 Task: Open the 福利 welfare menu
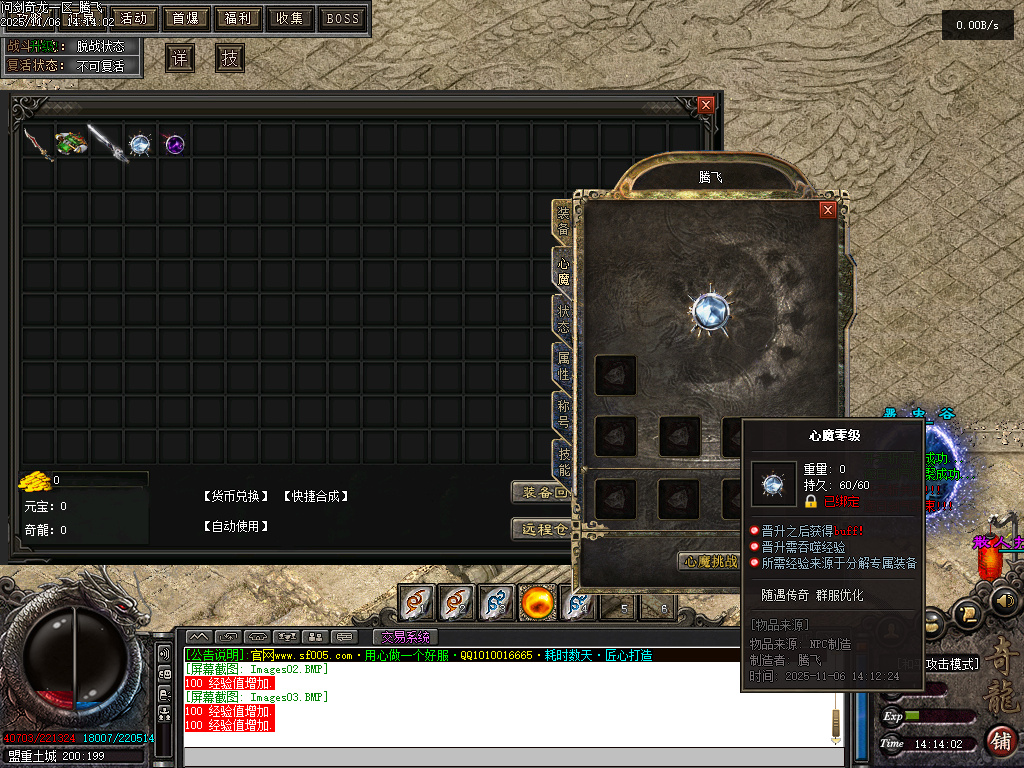click(x=238, y=18)
